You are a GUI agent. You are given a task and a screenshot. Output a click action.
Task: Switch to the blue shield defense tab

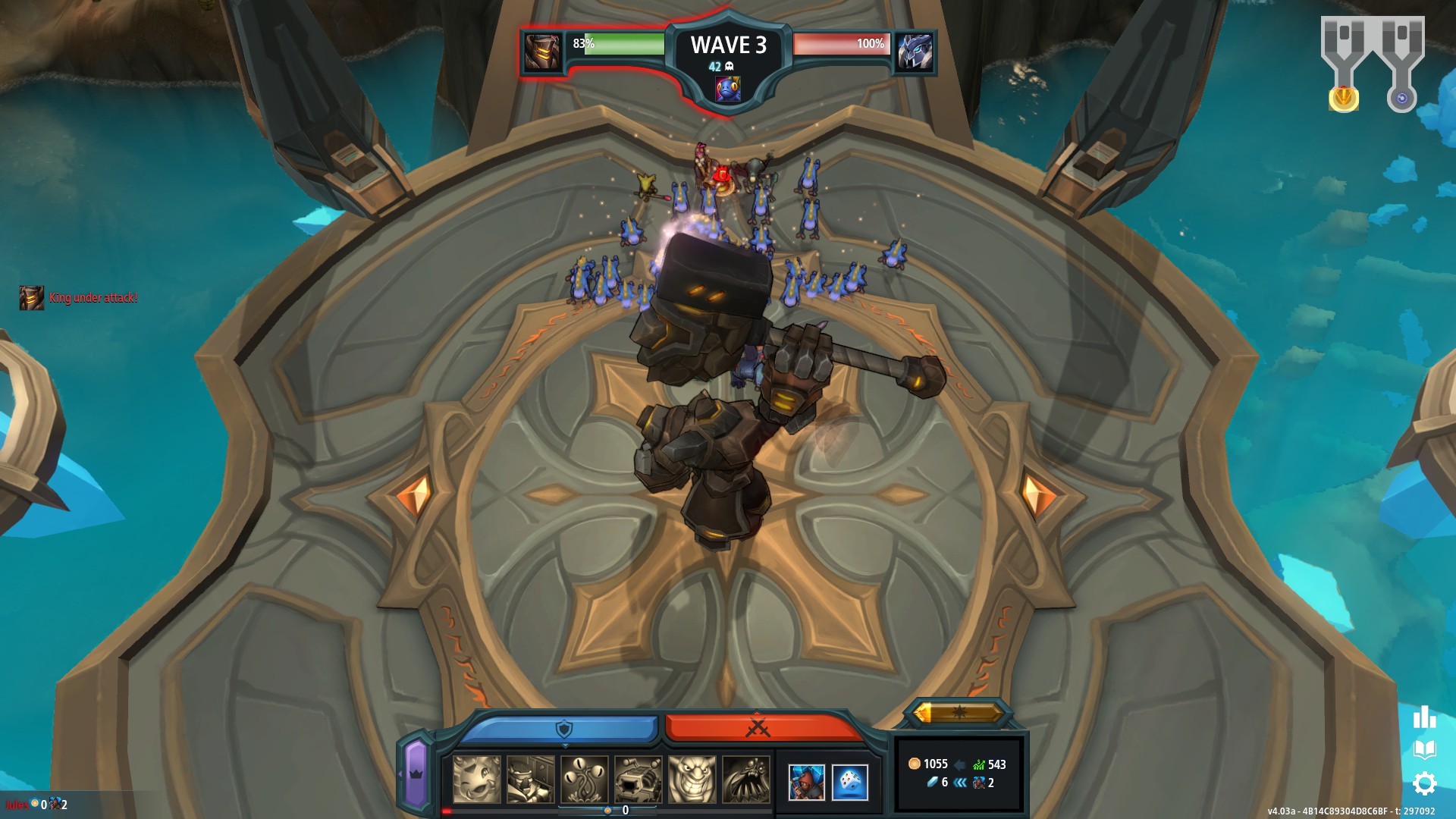tap(563, 728)
